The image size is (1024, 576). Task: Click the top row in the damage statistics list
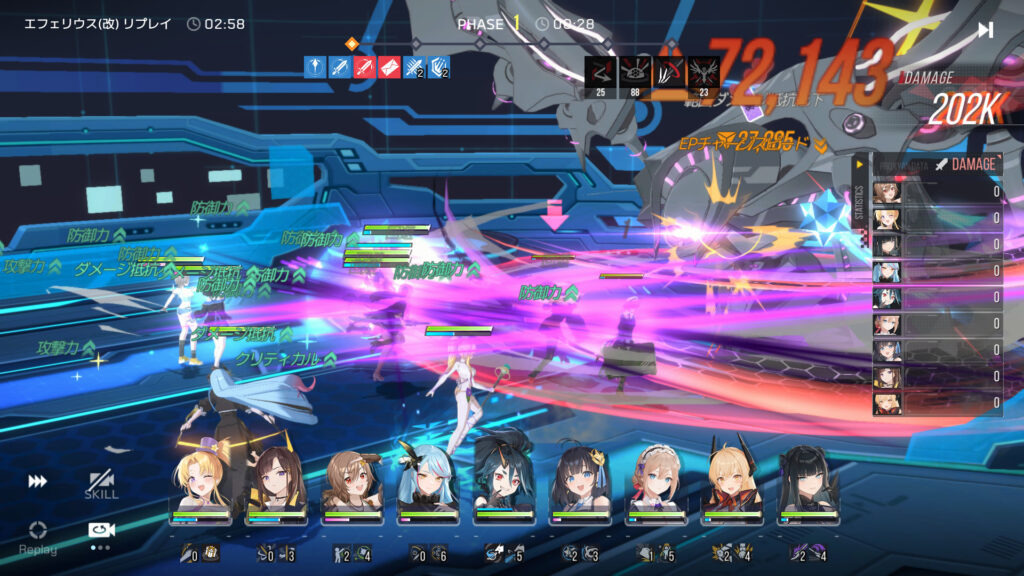point(937,192)
